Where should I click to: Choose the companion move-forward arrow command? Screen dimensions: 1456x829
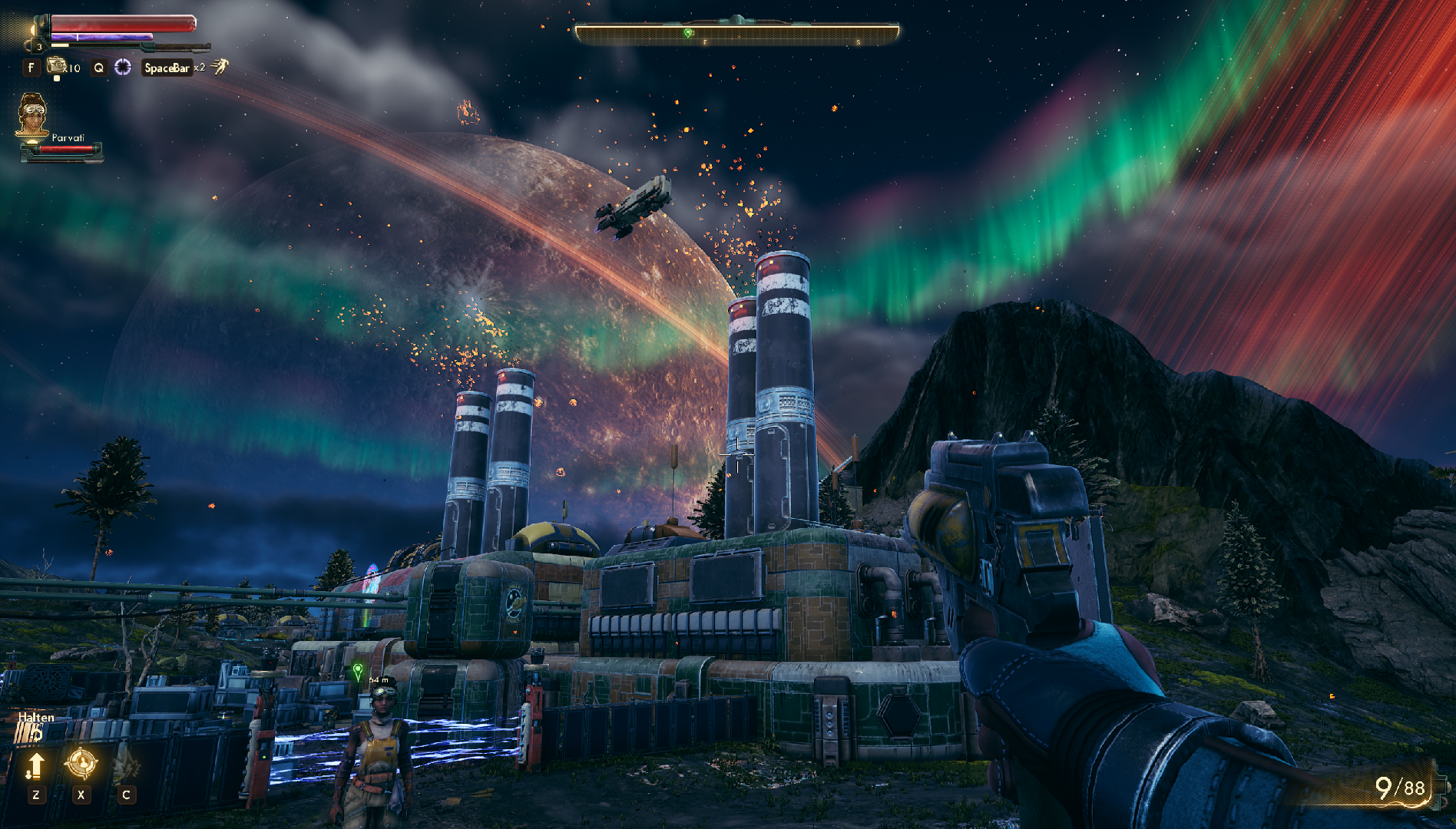click(35, 765)
